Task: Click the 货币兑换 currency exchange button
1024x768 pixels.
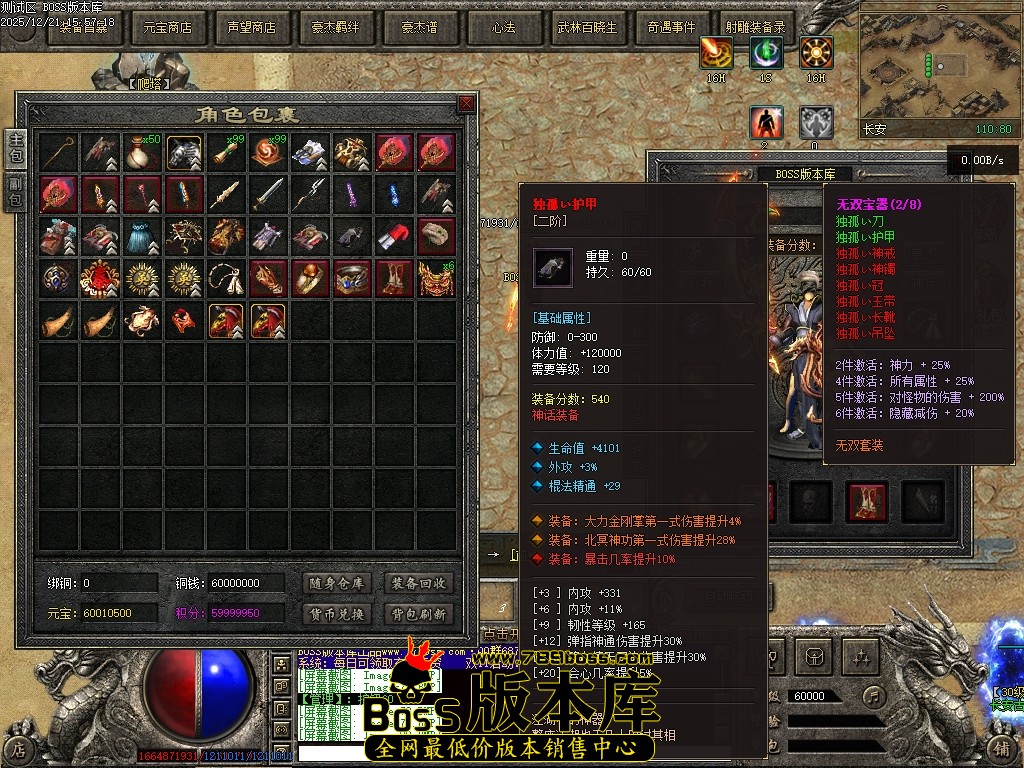Action: click(x=336, y=613)
